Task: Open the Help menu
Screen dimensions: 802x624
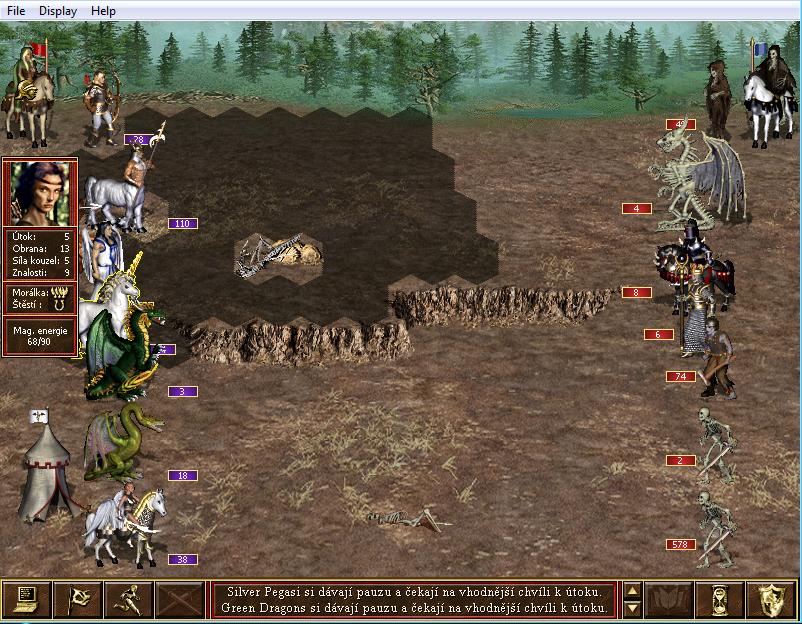Action: pyautogui.click(x=103, y=11)
